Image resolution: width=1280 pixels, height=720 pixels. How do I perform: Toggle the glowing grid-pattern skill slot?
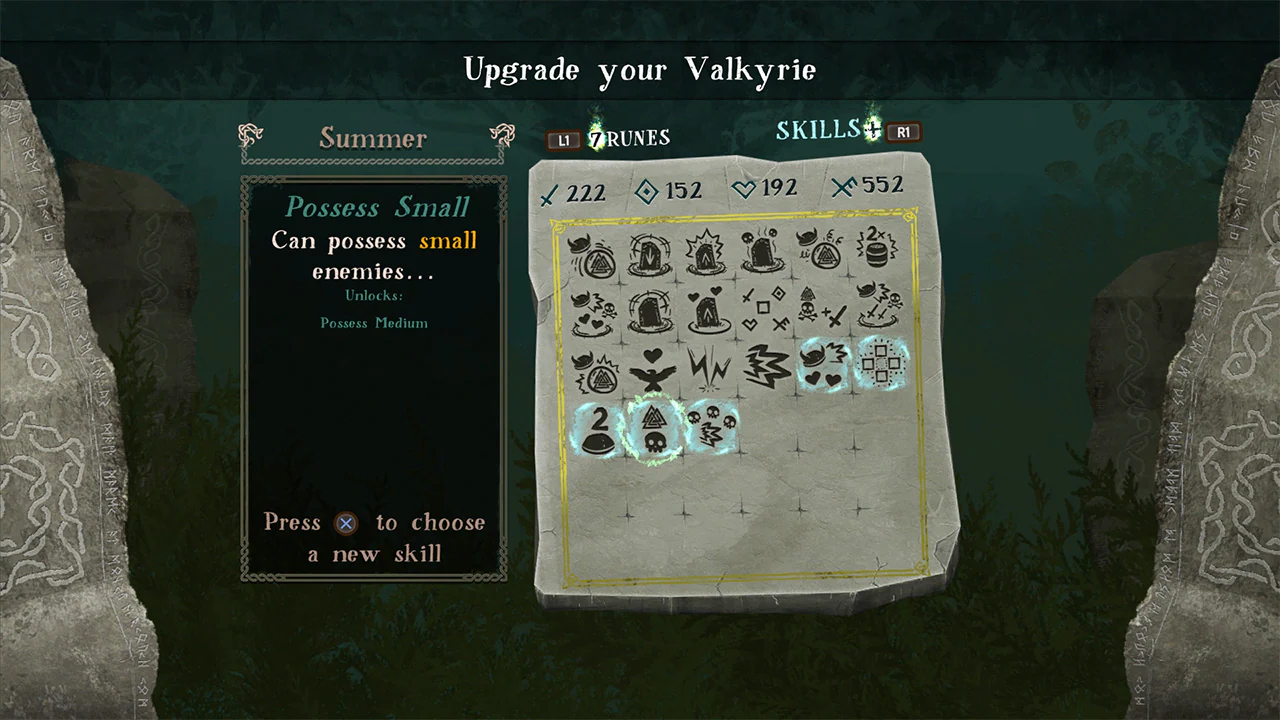(x=881, y=365)
